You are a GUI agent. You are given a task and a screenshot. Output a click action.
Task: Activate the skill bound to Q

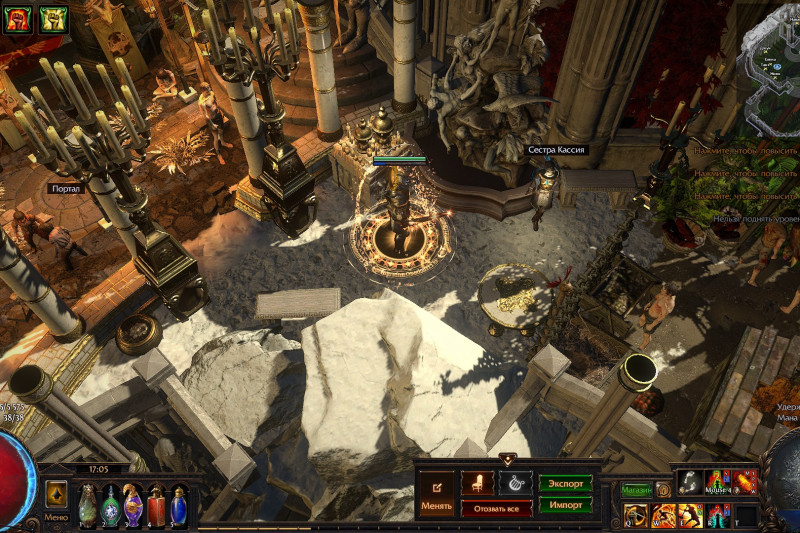[636, 516]
